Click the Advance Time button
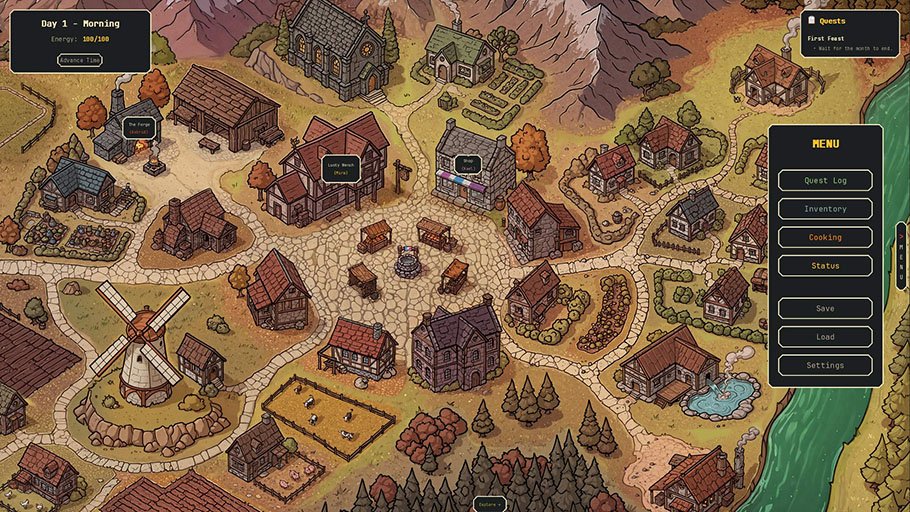Image resolution: width=910 pixels, height=512 pixels. (80, 60)
